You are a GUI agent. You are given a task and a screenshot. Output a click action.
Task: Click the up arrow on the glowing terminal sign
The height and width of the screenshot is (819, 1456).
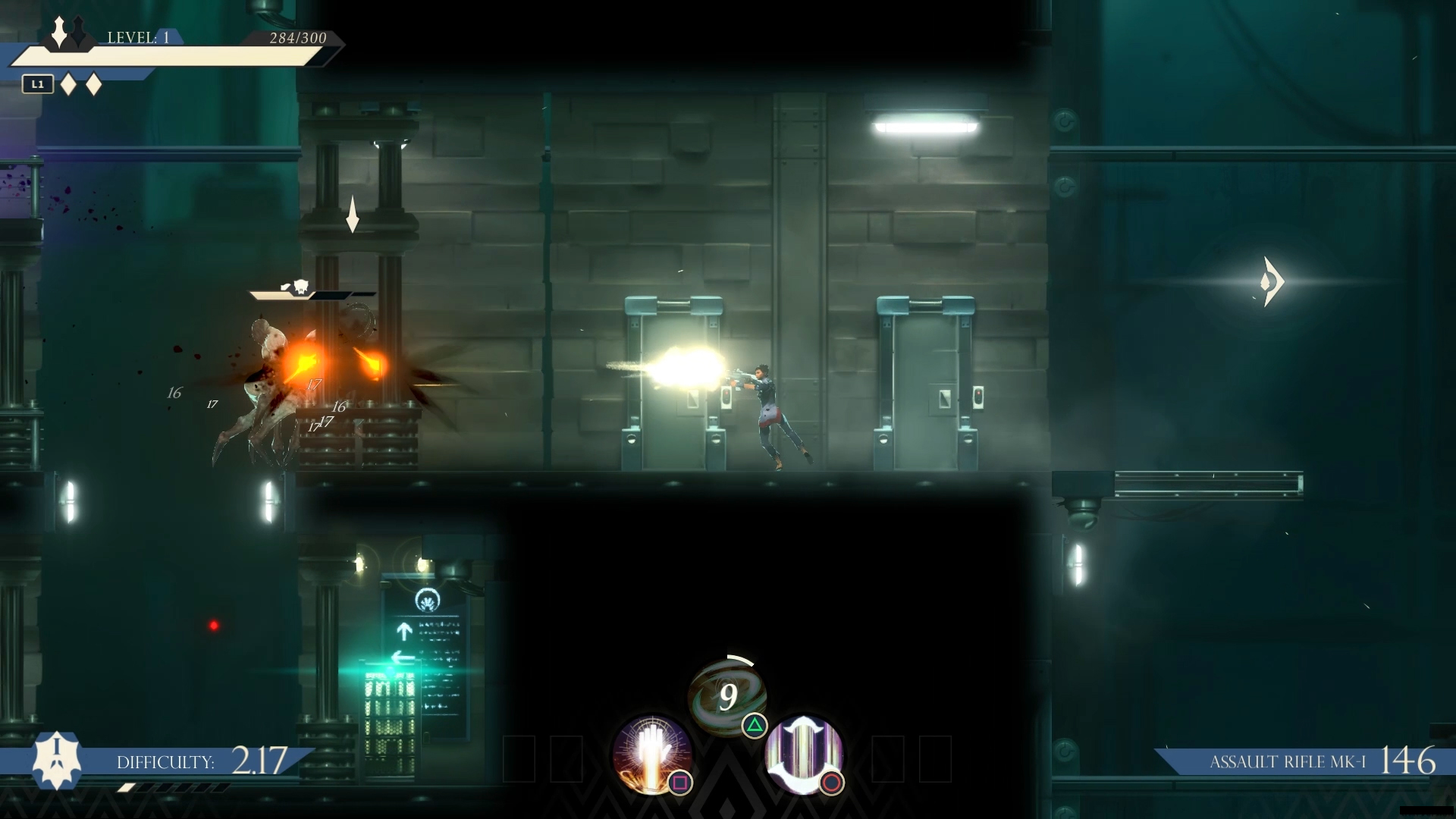pos(404,630)
